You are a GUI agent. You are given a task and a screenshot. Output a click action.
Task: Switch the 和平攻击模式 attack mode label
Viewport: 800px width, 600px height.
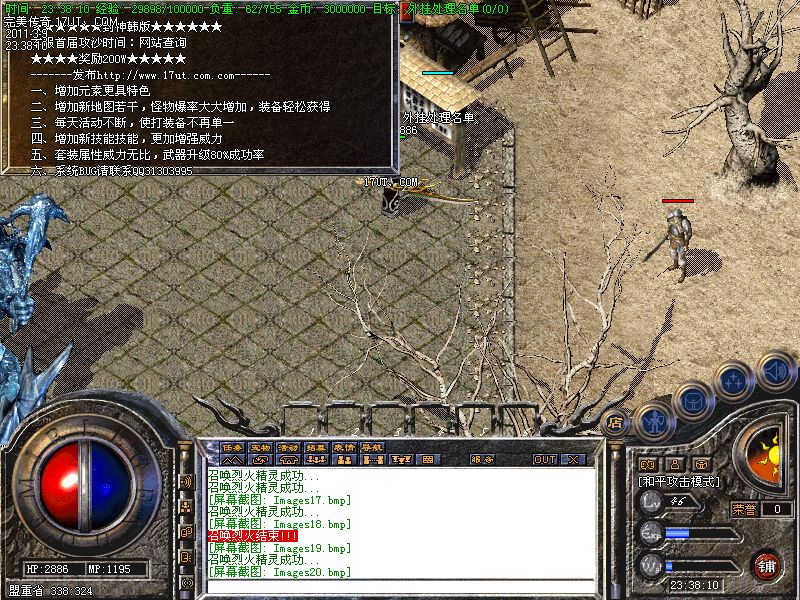click(x=679, y=481)
